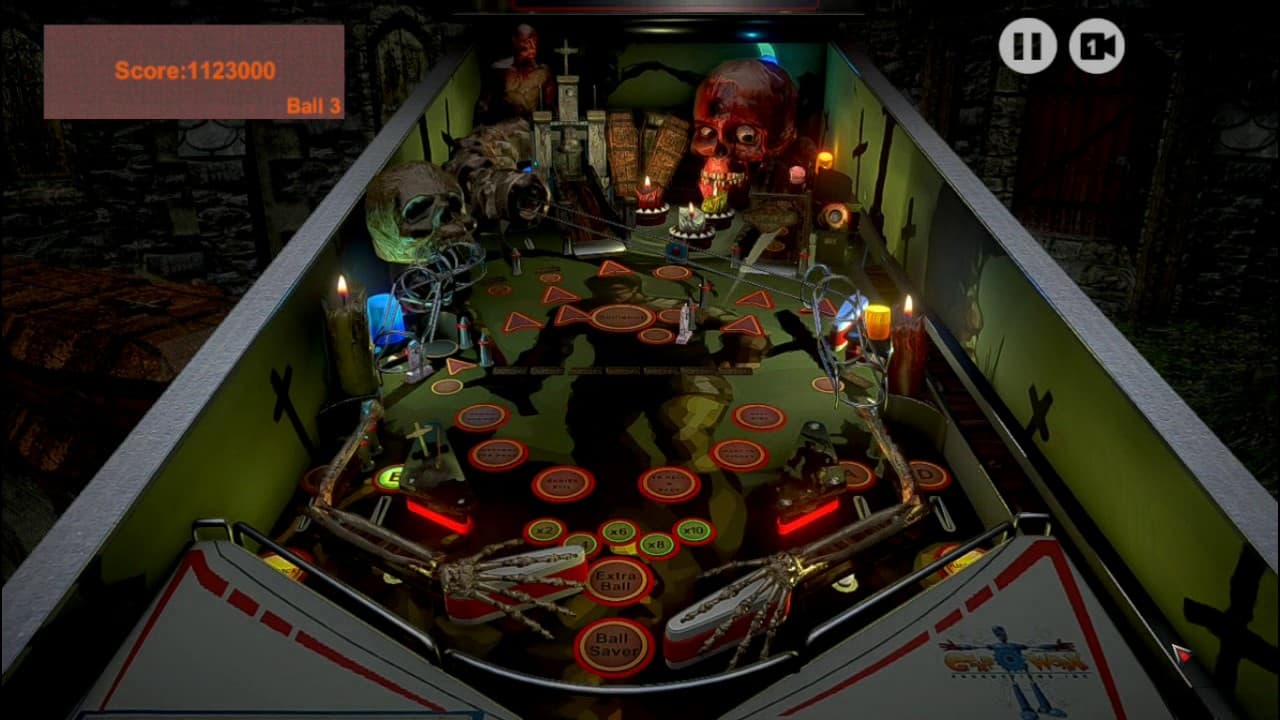The image size is (1280, 720).
Task: Click the pause button
Action: tap(1029, 44)
